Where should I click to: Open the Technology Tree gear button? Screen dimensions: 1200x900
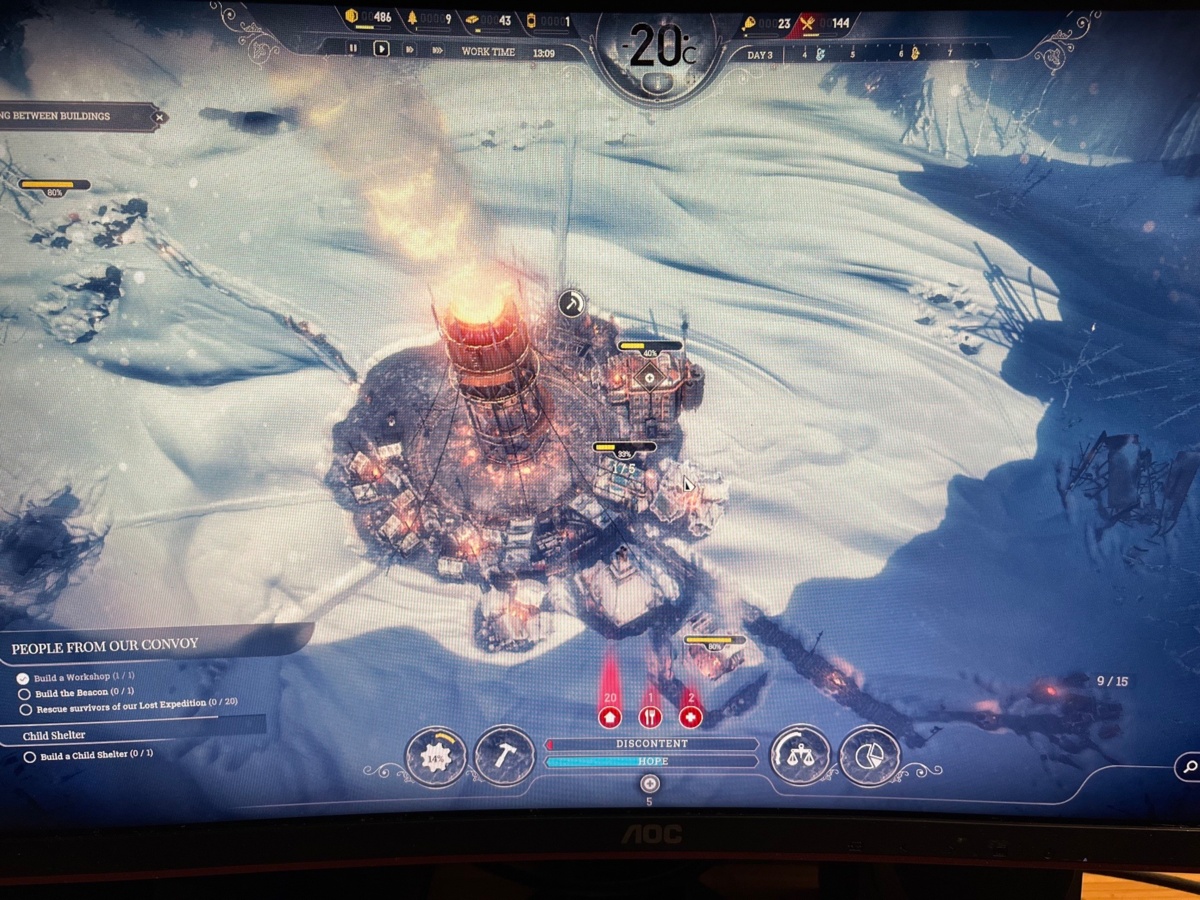pyautogui.click(x=436, y=757)
